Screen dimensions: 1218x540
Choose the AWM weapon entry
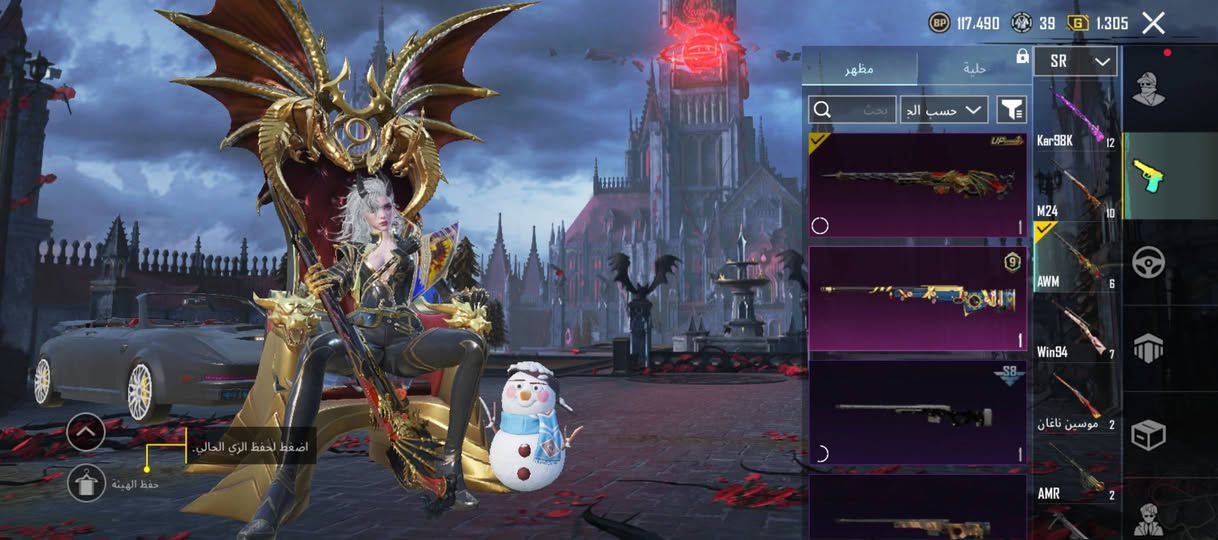pos(1076,258)
